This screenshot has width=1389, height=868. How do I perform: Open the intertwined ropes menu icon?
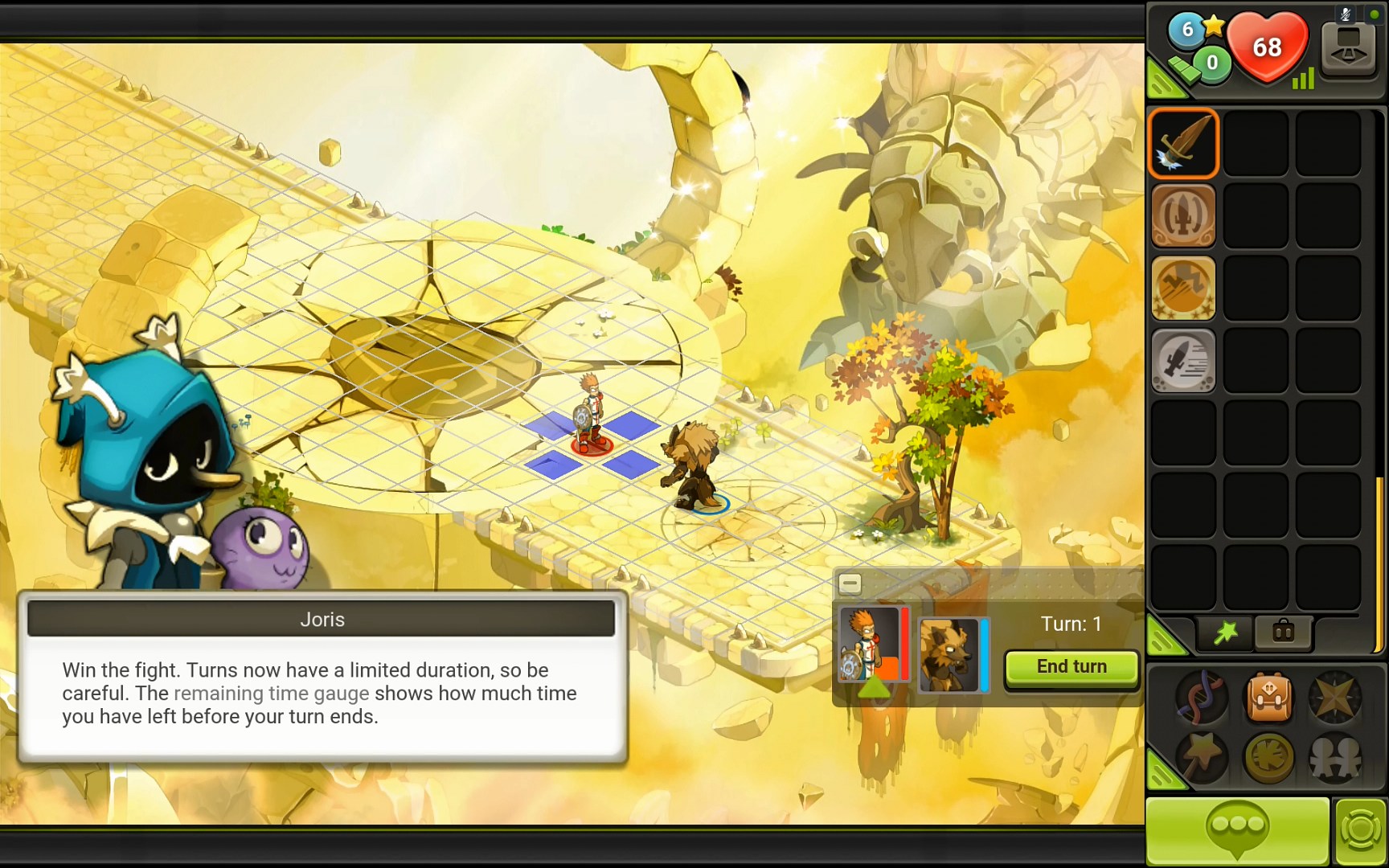[x=1203, y=697]
